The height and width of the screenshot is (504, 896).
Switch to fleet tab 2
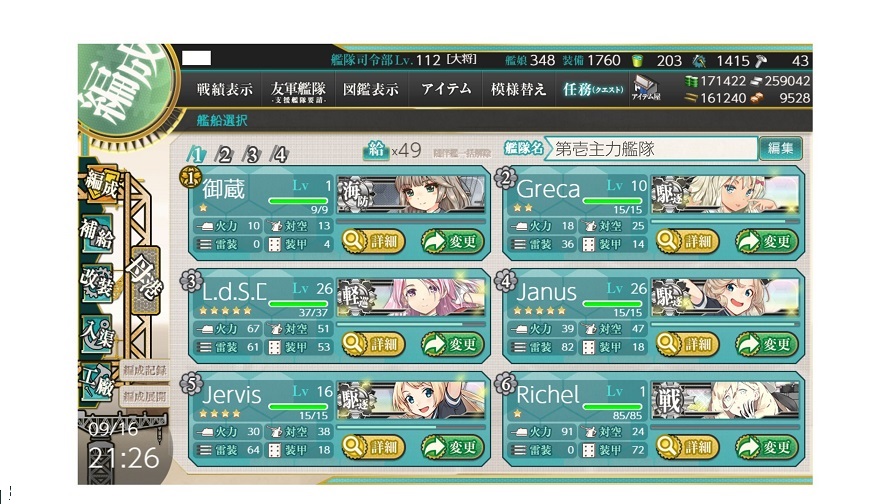pos(225,154)
